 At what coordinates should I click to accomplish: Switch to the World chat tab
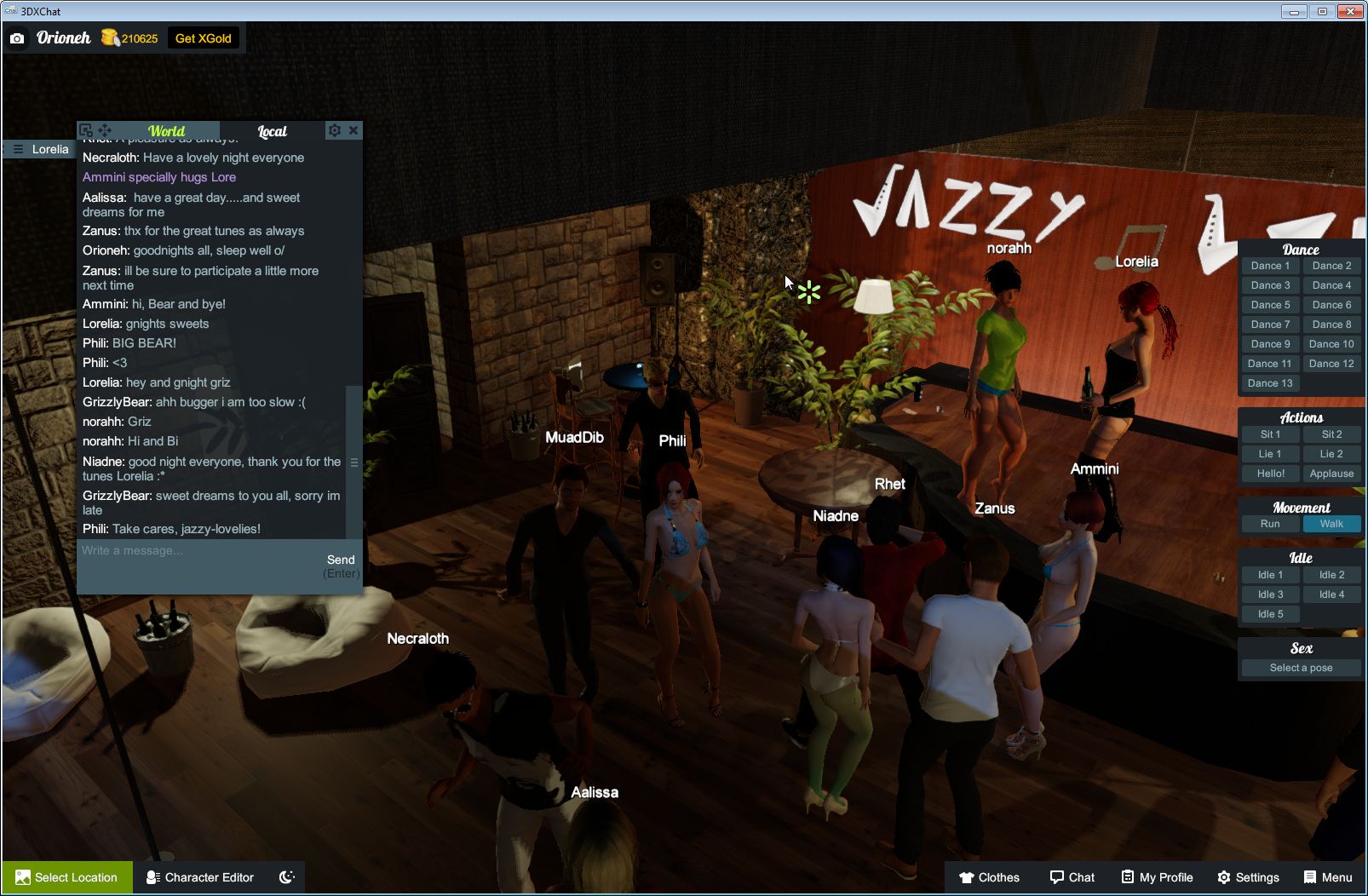tap(167, 131)
